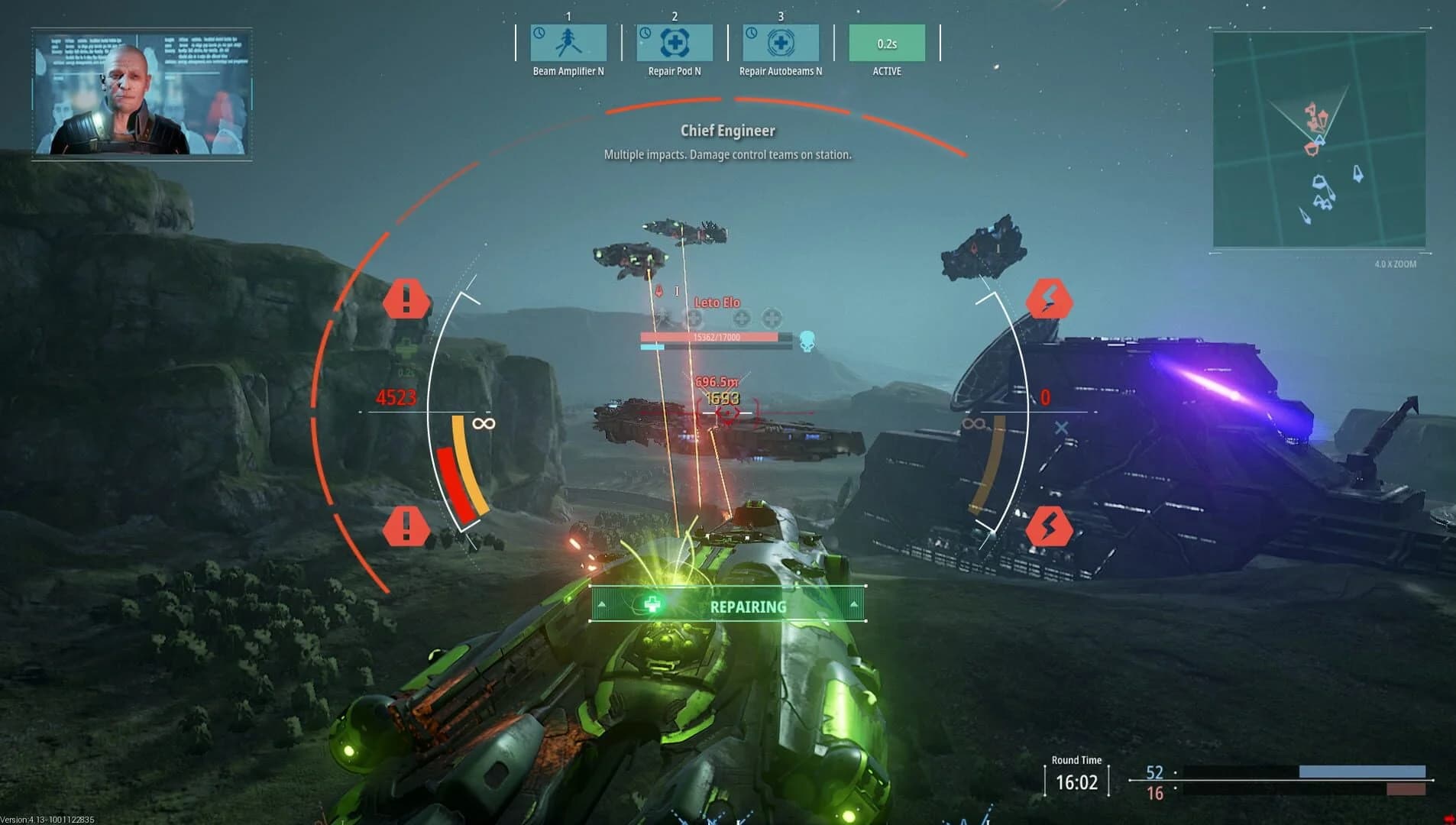Click the lower-right lightning bolt energy icon
1456x825 pixels.
1050,525
